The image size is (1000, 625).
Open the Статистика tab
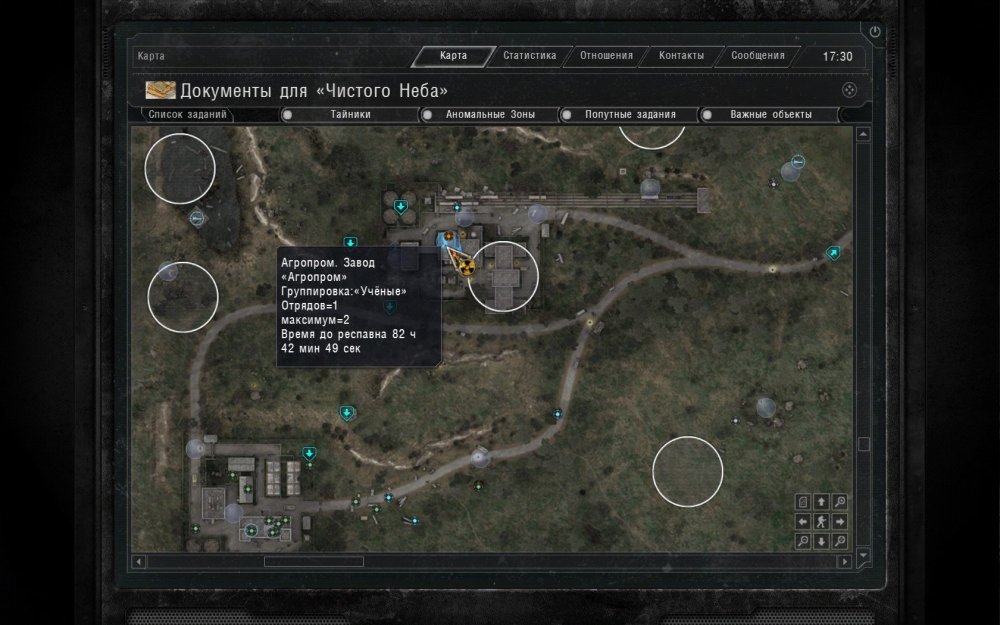(x=530, y=56)
